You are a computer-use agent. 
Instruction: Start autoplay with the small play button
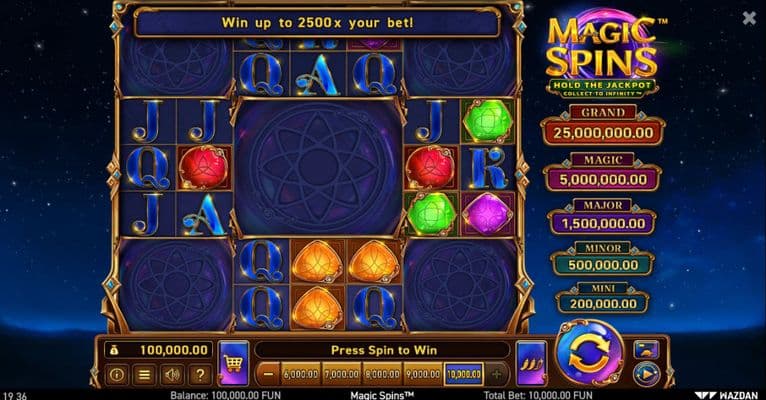click(x=646, y=375)
